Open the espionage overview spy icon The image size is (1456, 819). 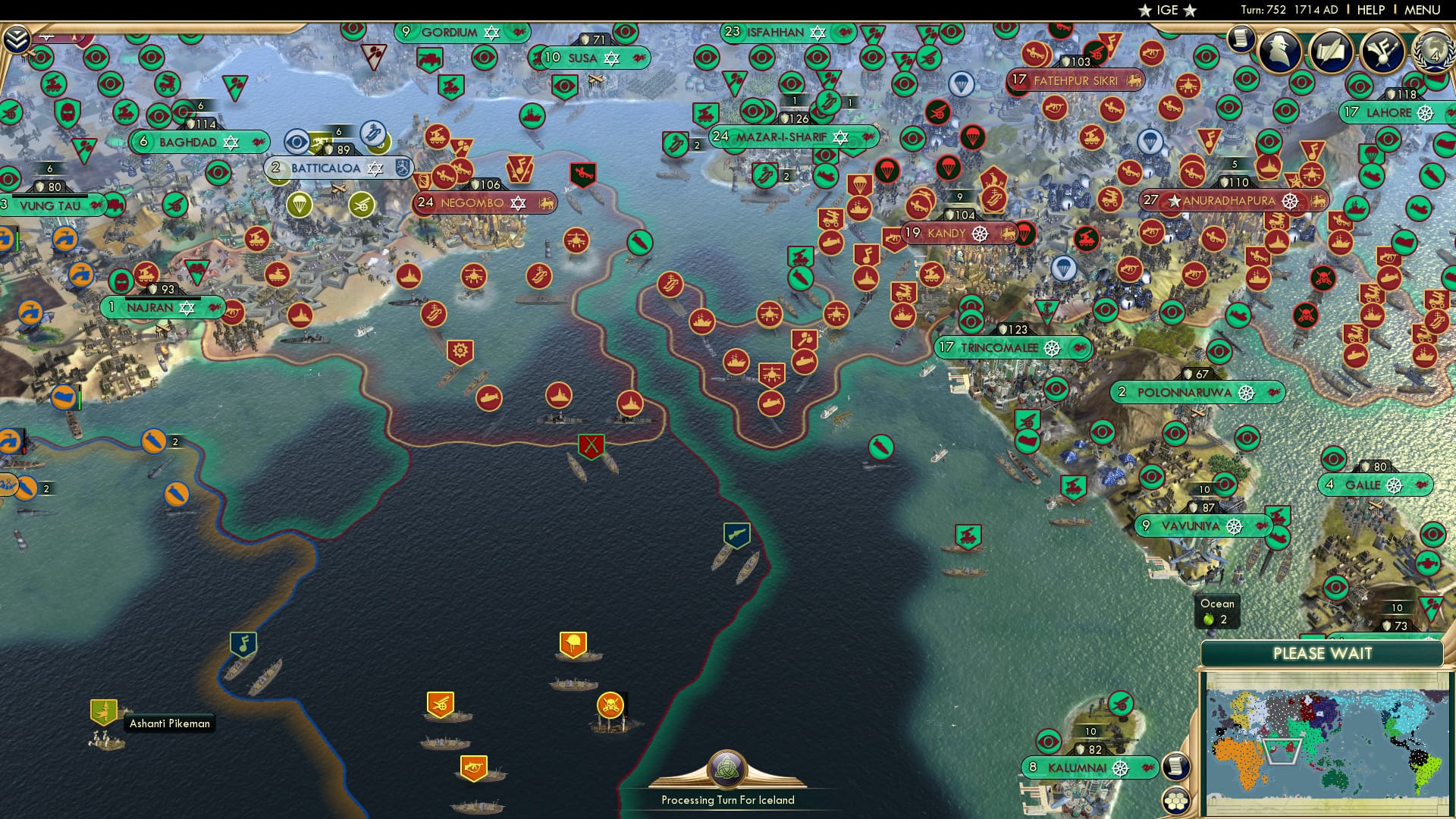[x=1280, y=52]
